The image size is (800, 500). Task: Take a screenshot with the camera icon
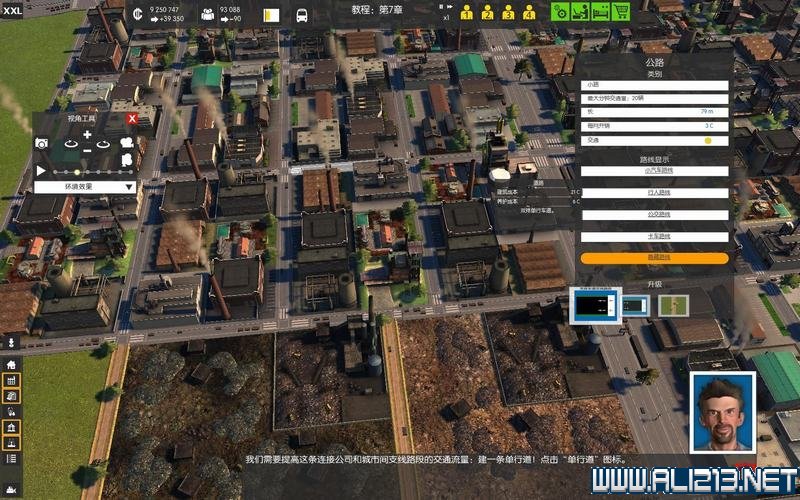(42, 144)
